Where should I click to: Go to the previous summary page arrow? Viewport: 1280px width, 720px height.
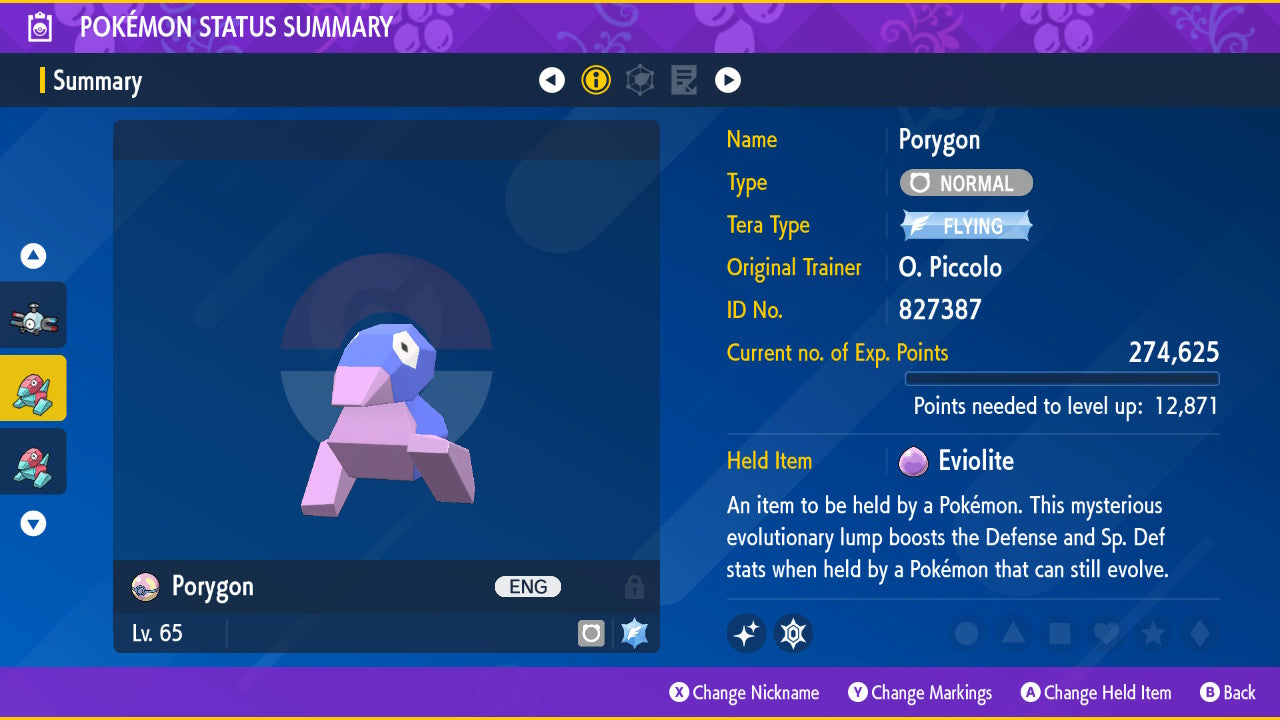click(x=552, y=80)
